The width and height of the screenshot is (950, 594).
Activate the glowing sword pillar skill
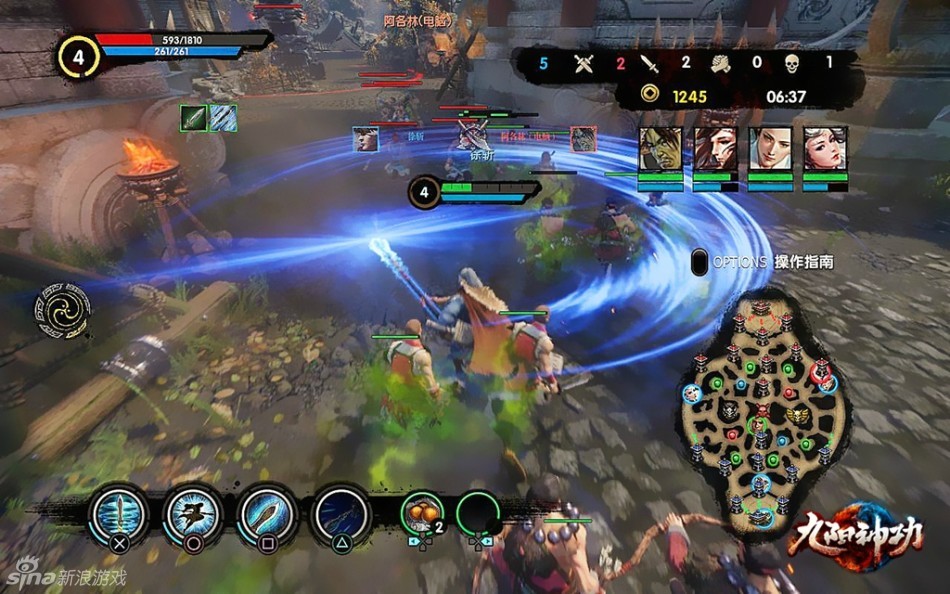(119, 517)
